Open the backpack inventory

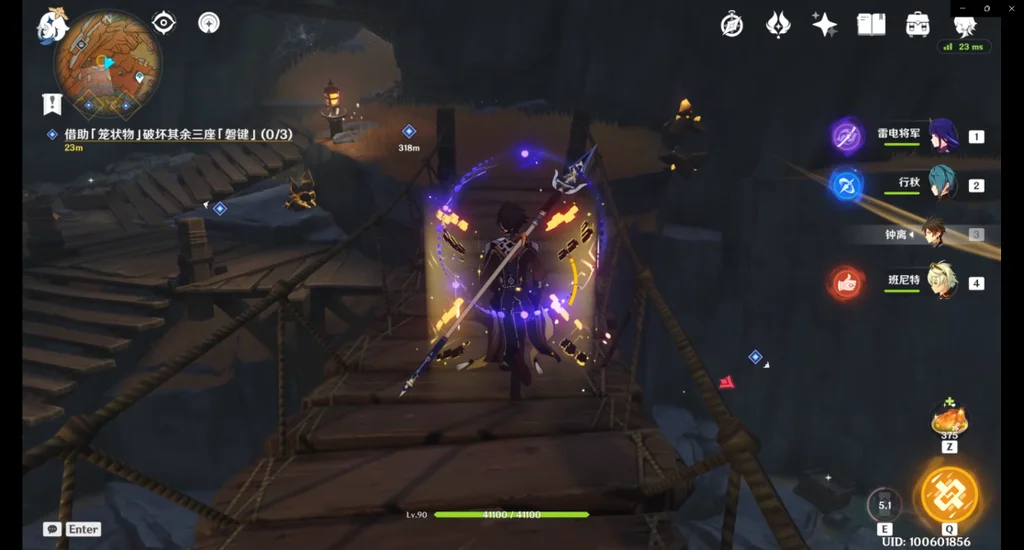[917, 26]
